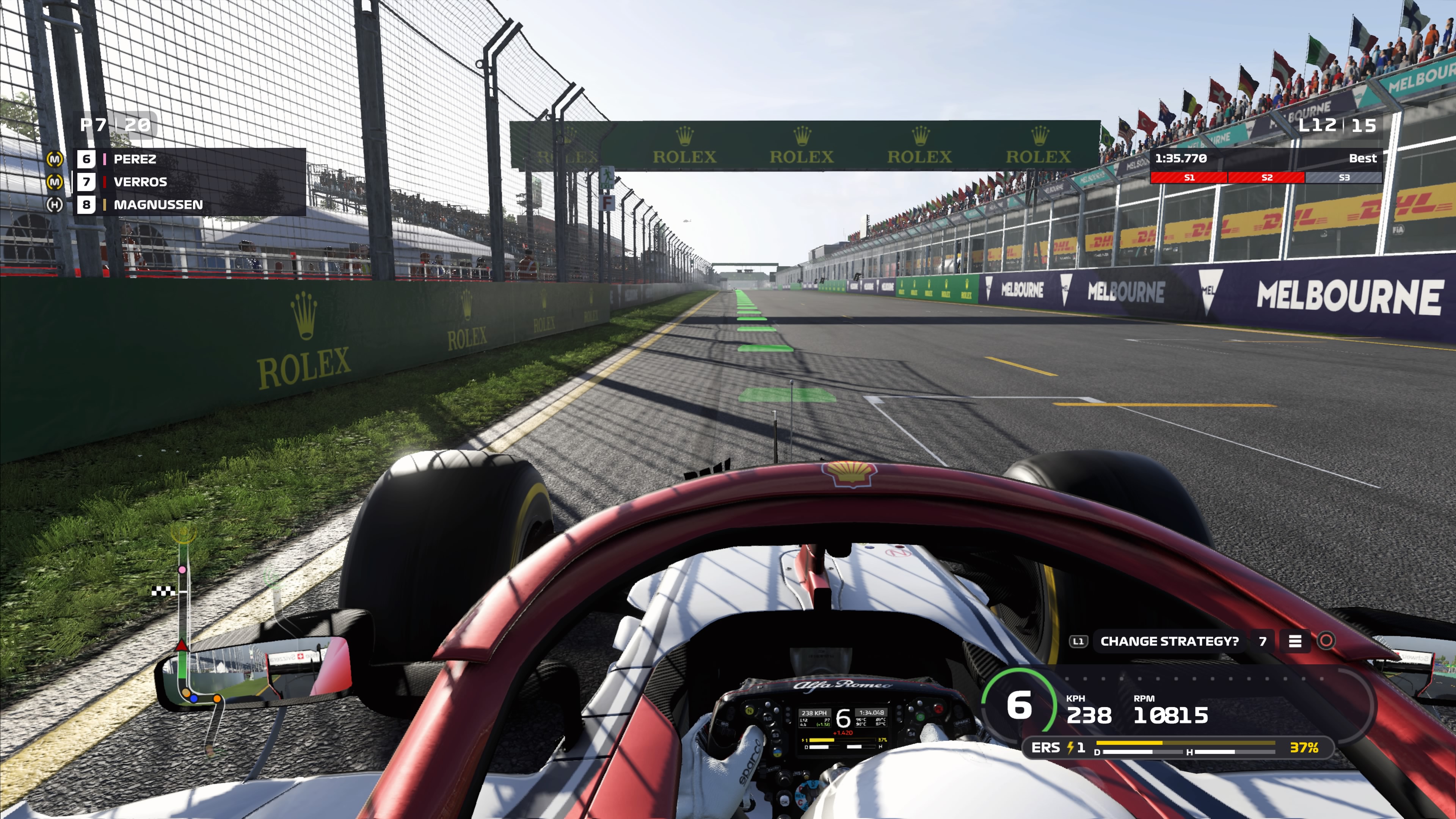Open the three-line multi-function display menu
This screenshot has height=819, width=1456.
(1295, 641)
